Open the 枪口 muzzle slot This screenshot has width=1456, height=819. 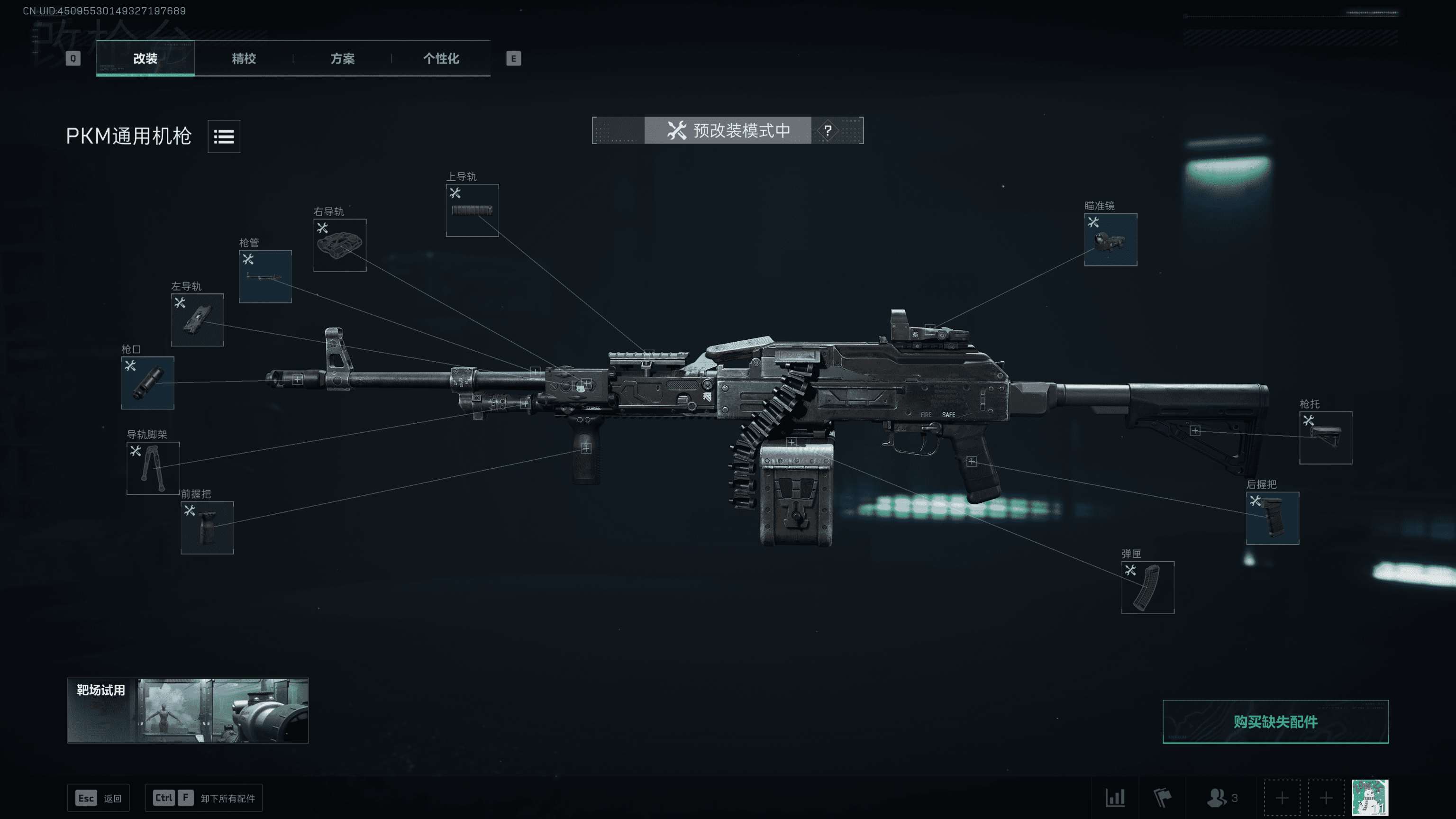coord(147,382)
